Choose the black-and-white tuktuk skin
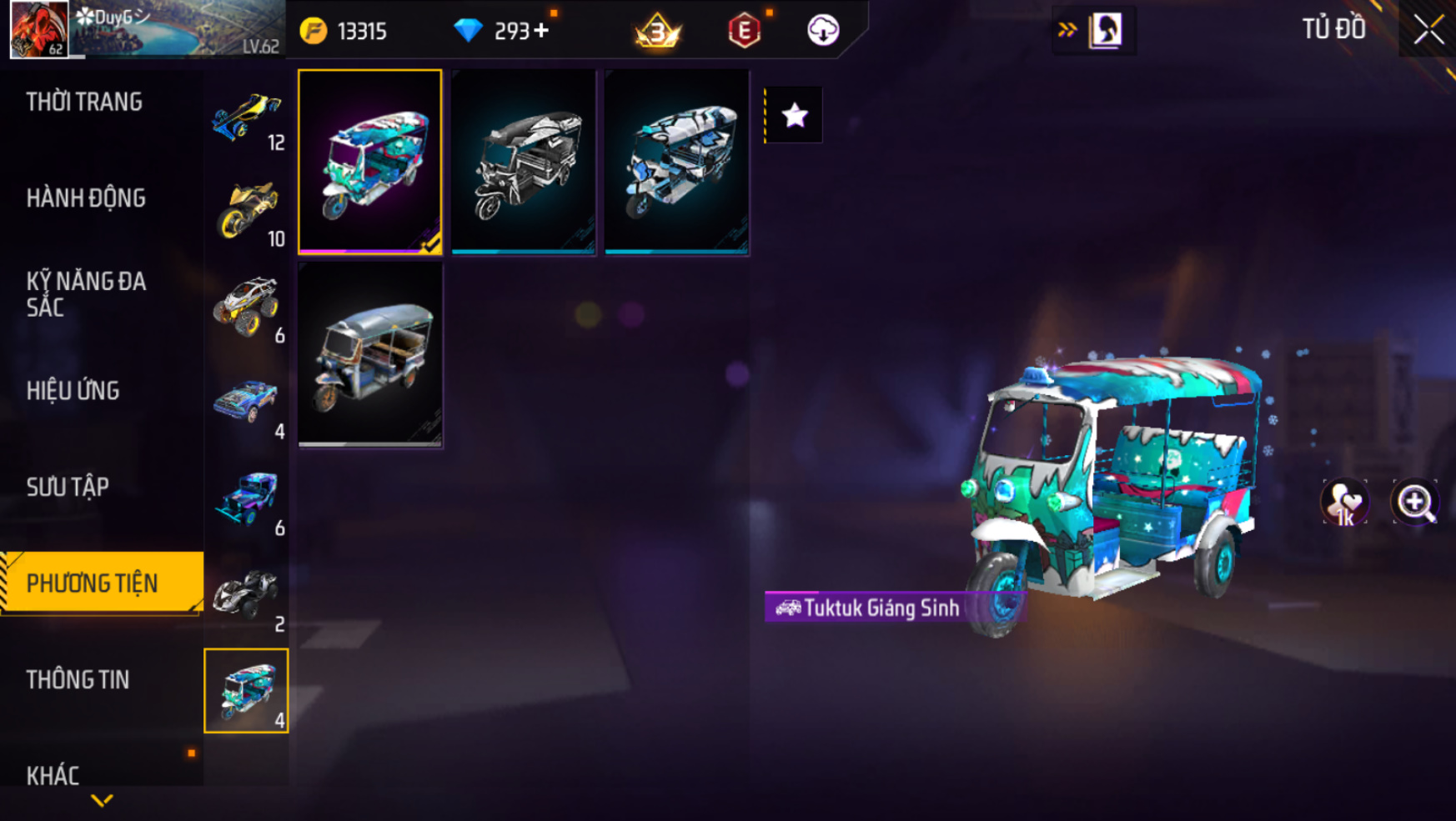Image resolution: width=1456 pixels, height=821 pixels. 524,162
